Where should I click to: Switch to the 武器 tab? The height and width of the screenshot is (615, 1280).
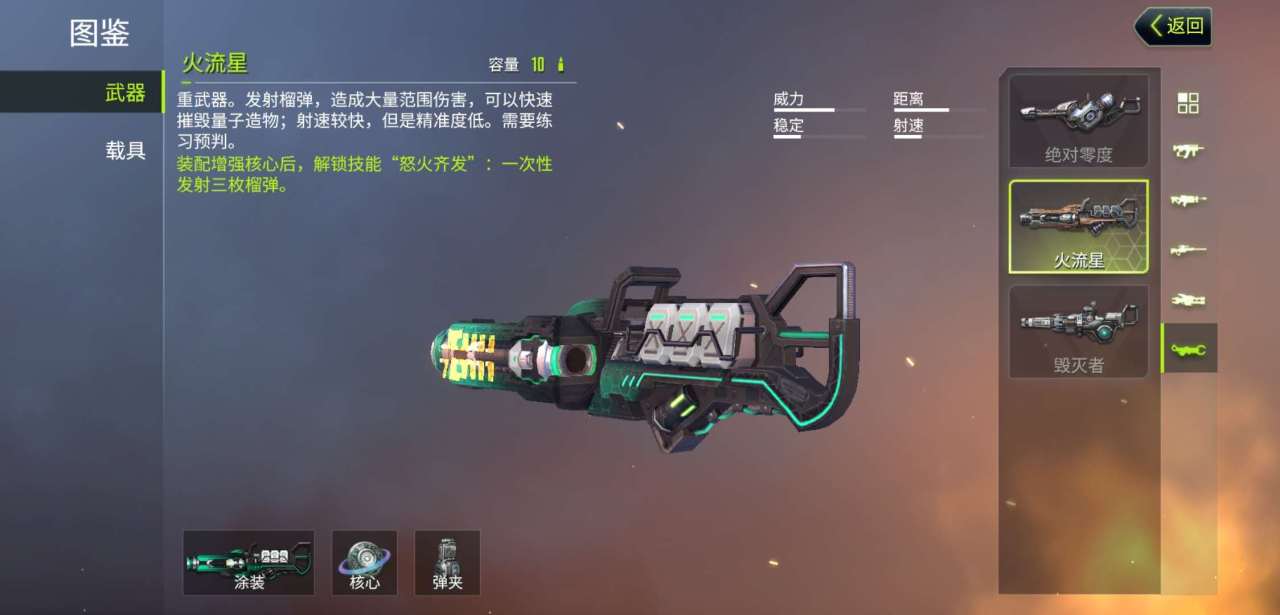(126, 93)
